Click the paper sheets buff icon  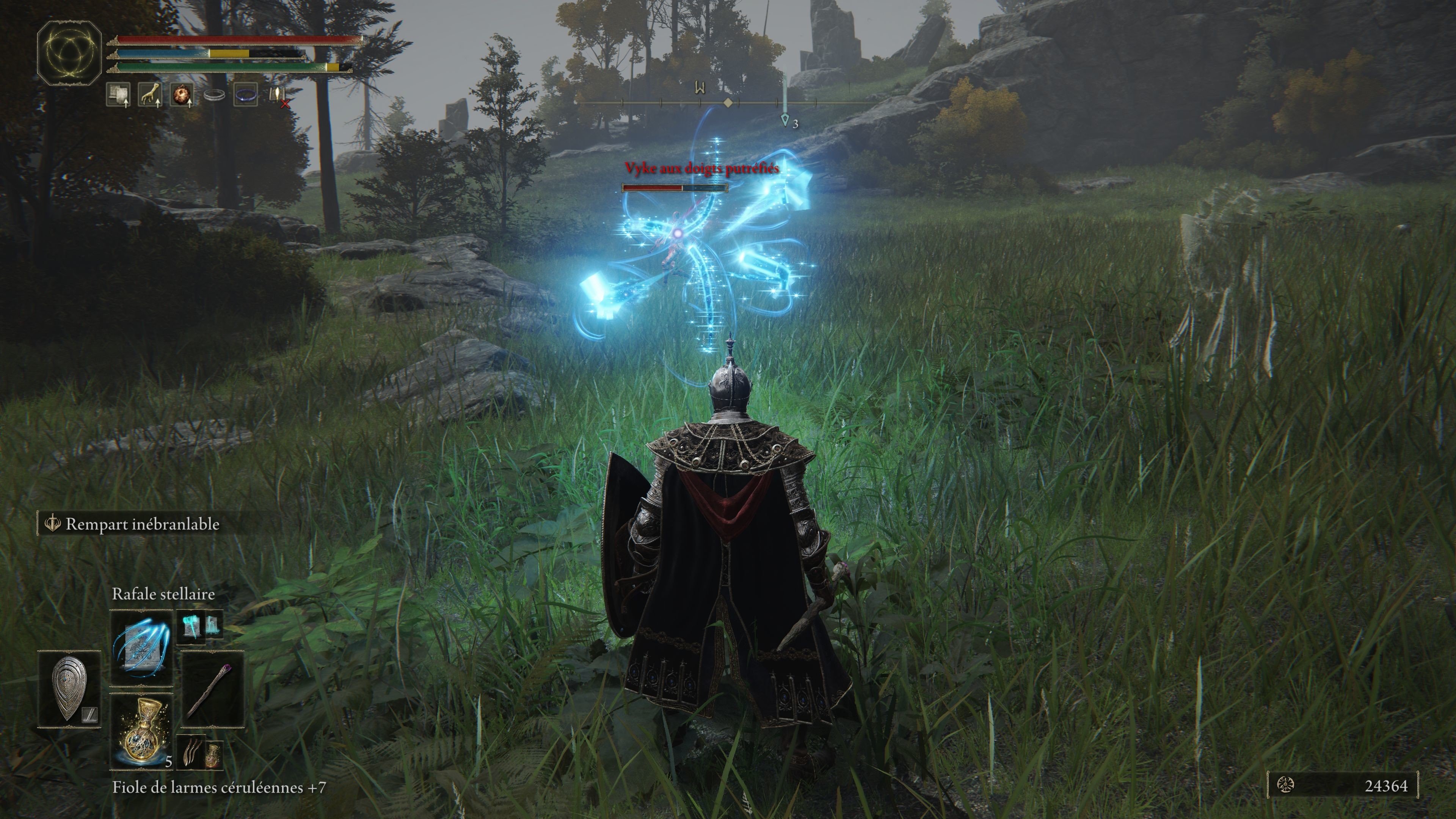point(118,94)
